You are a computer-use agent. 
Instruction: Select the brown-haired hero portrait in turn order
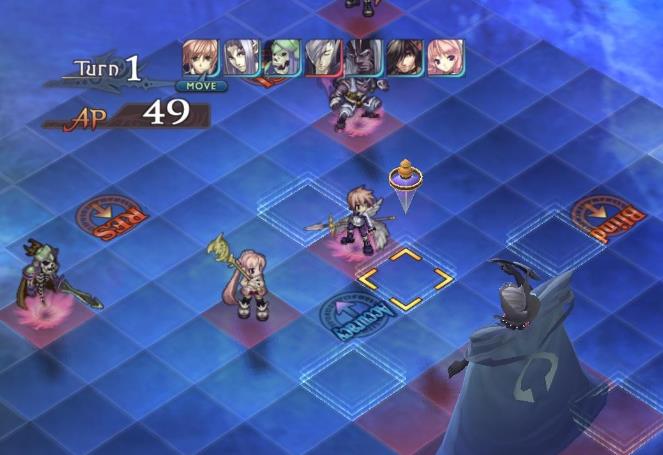(x=201, y=58)
